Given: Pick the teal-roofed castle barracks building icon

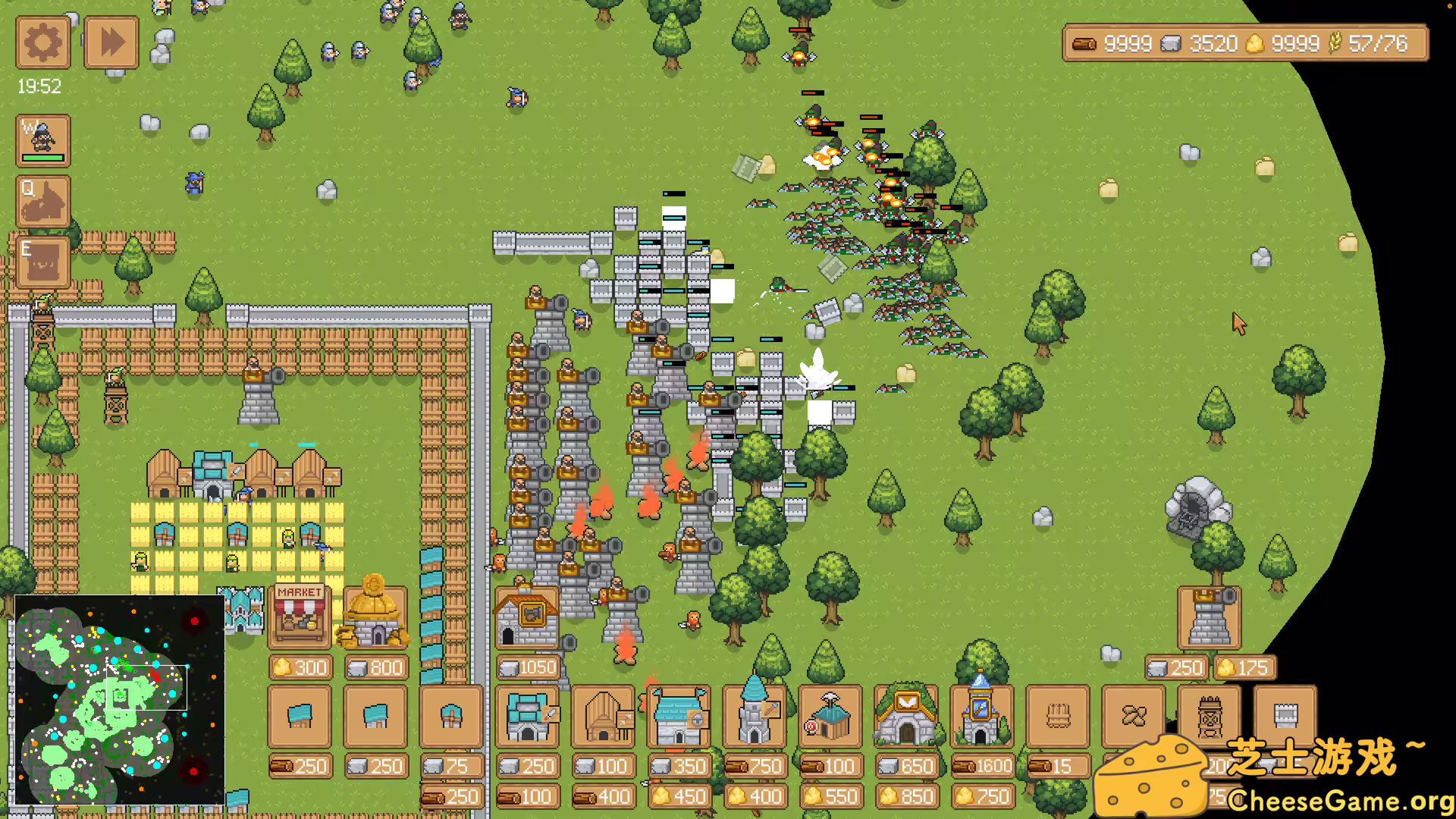Looking at the screenshot, I should tap(527, 717).
